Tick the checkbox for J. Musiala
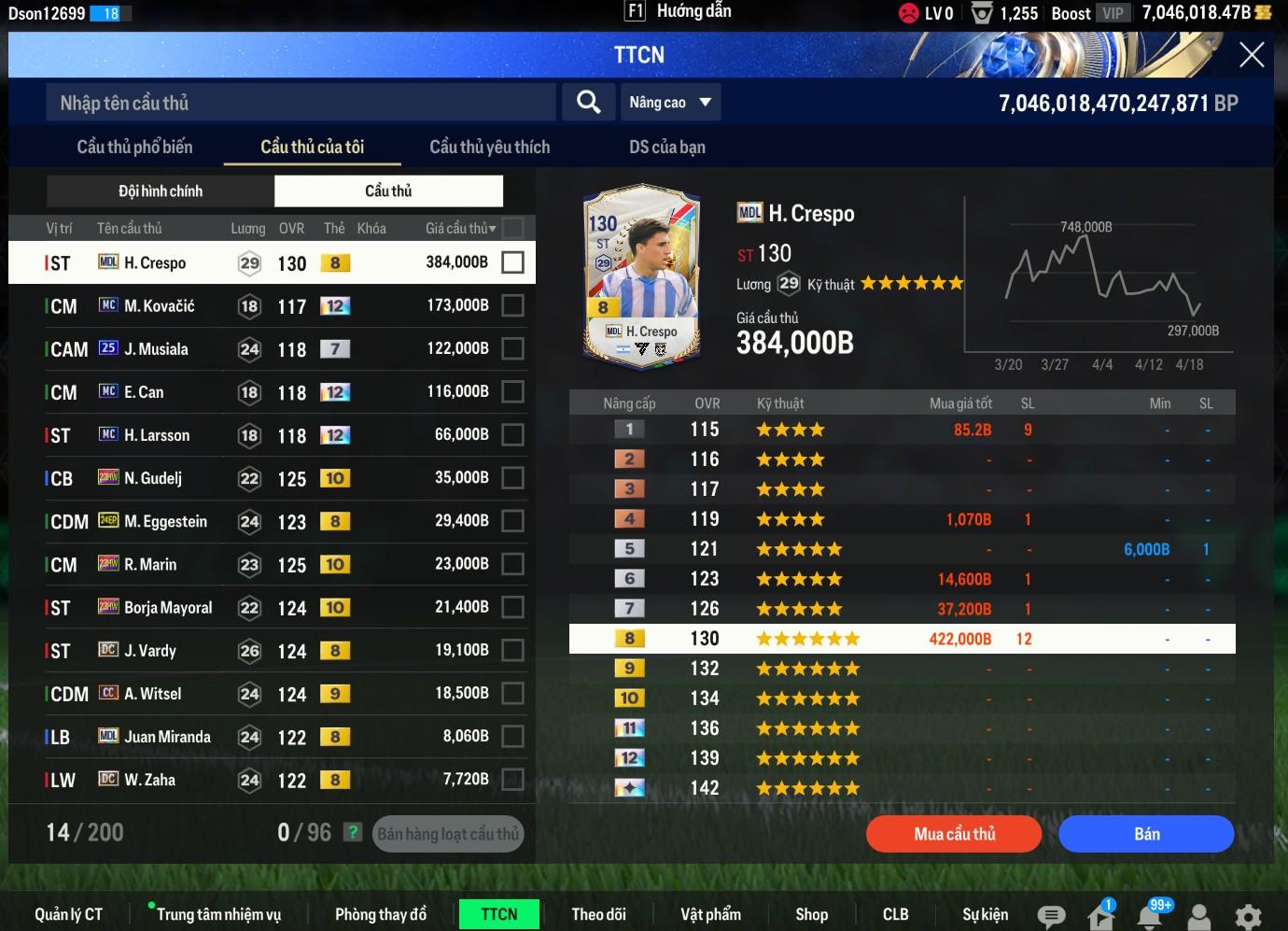Viewport: 1288px width, 931px height. pos(512,348)
